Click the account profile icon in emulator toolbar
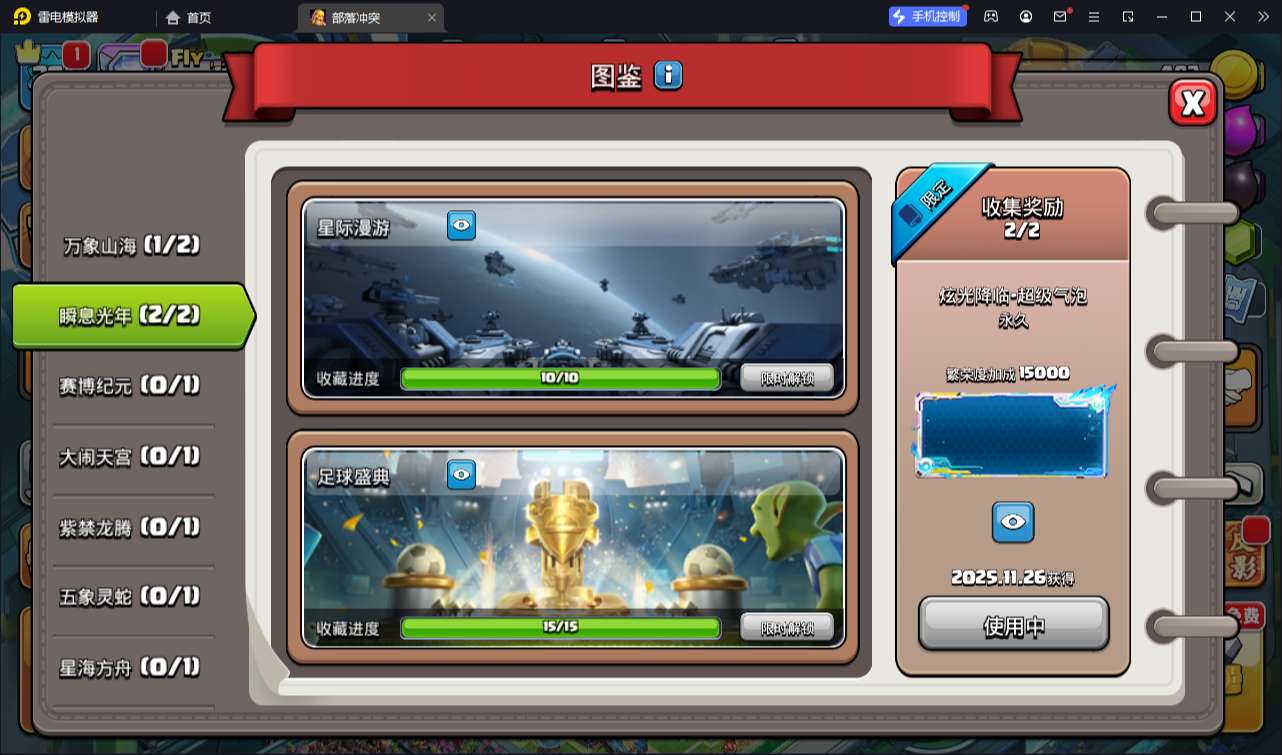Screen dimensions: 1282x755 click(1025, 16)
